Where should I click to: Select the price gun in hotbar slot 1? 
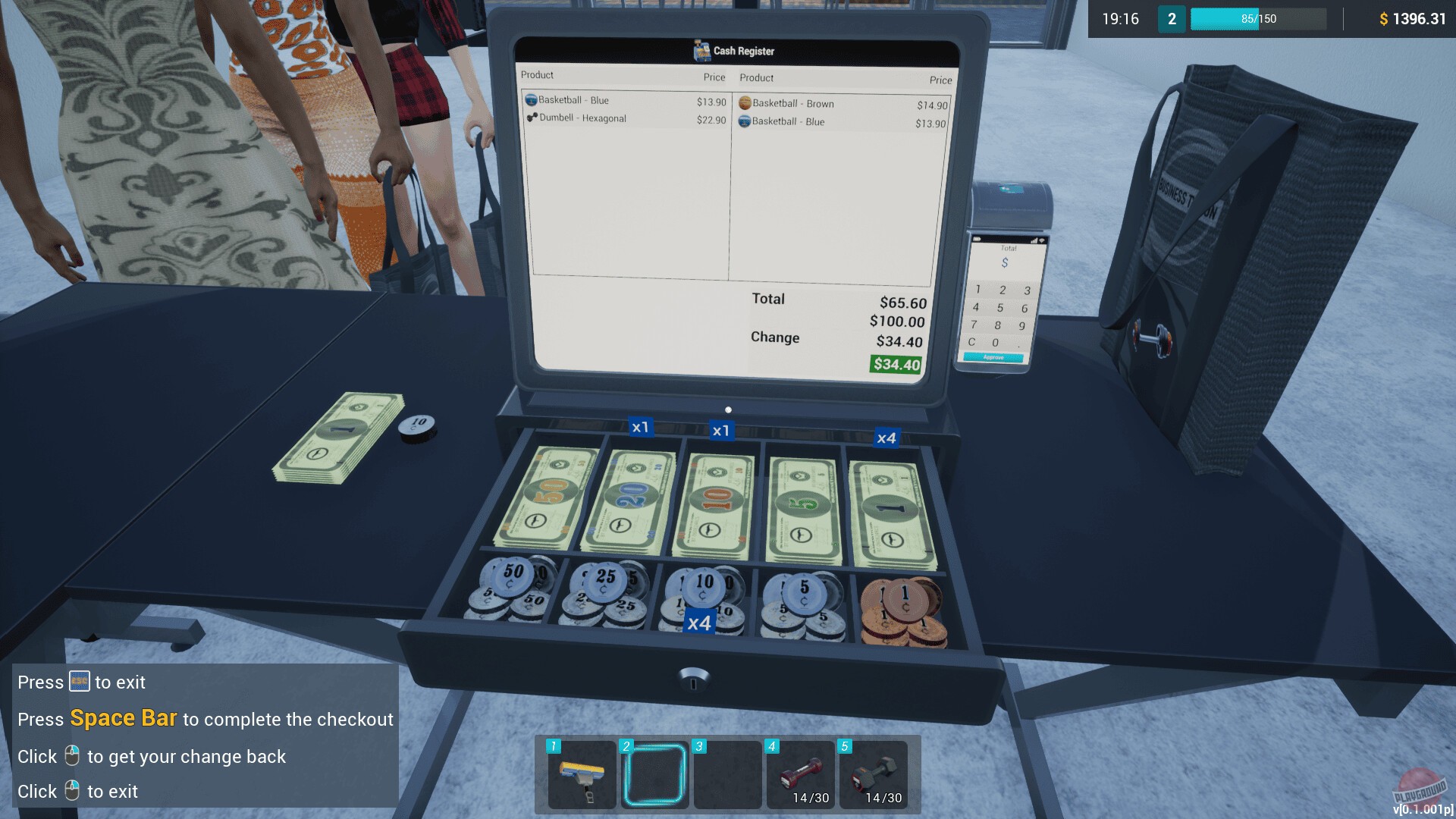[581, 775]
